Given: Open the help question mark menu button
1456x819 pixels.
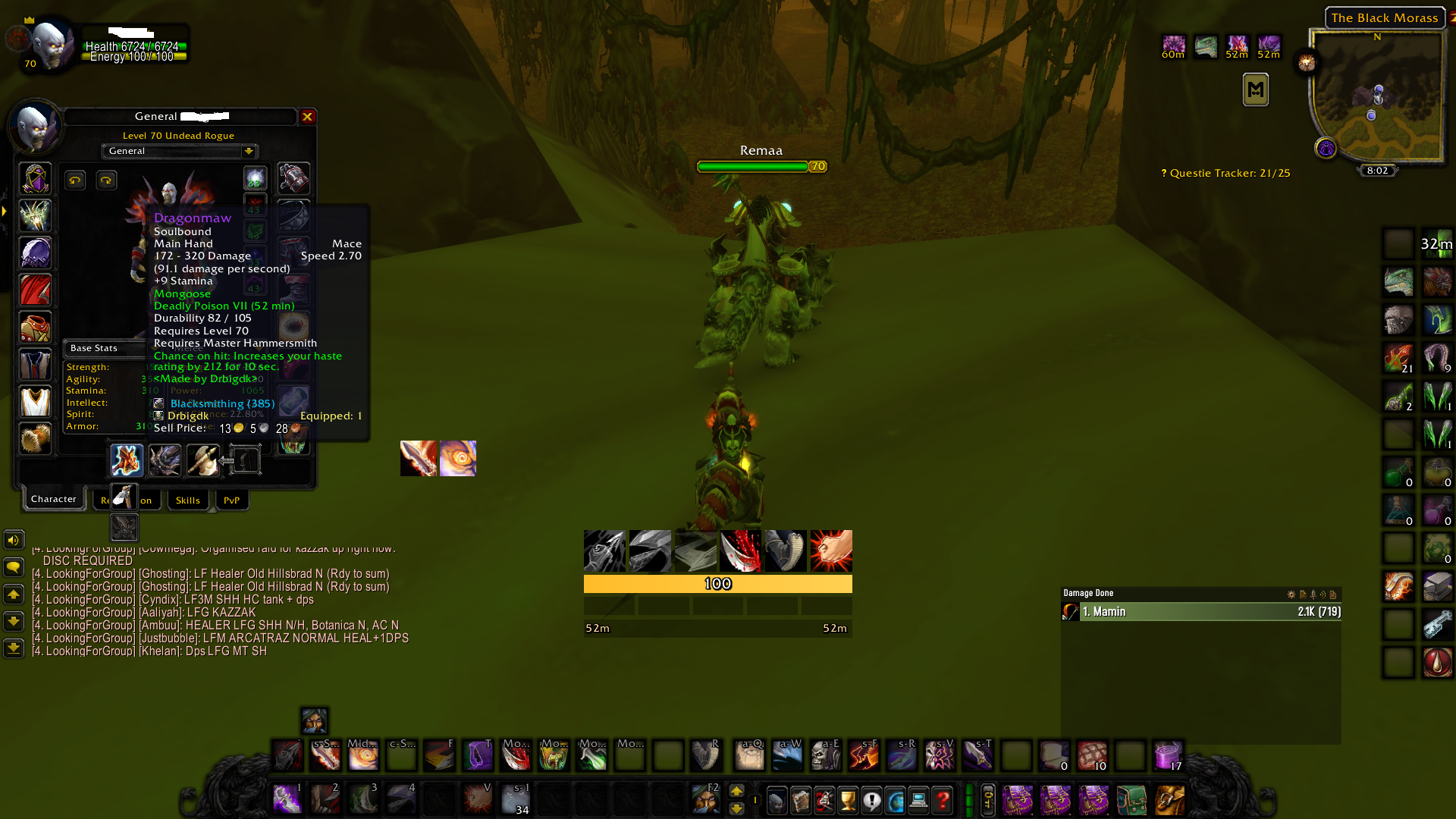Looking at the screenshot, I should pyautogui.click(x=943, y=800).
